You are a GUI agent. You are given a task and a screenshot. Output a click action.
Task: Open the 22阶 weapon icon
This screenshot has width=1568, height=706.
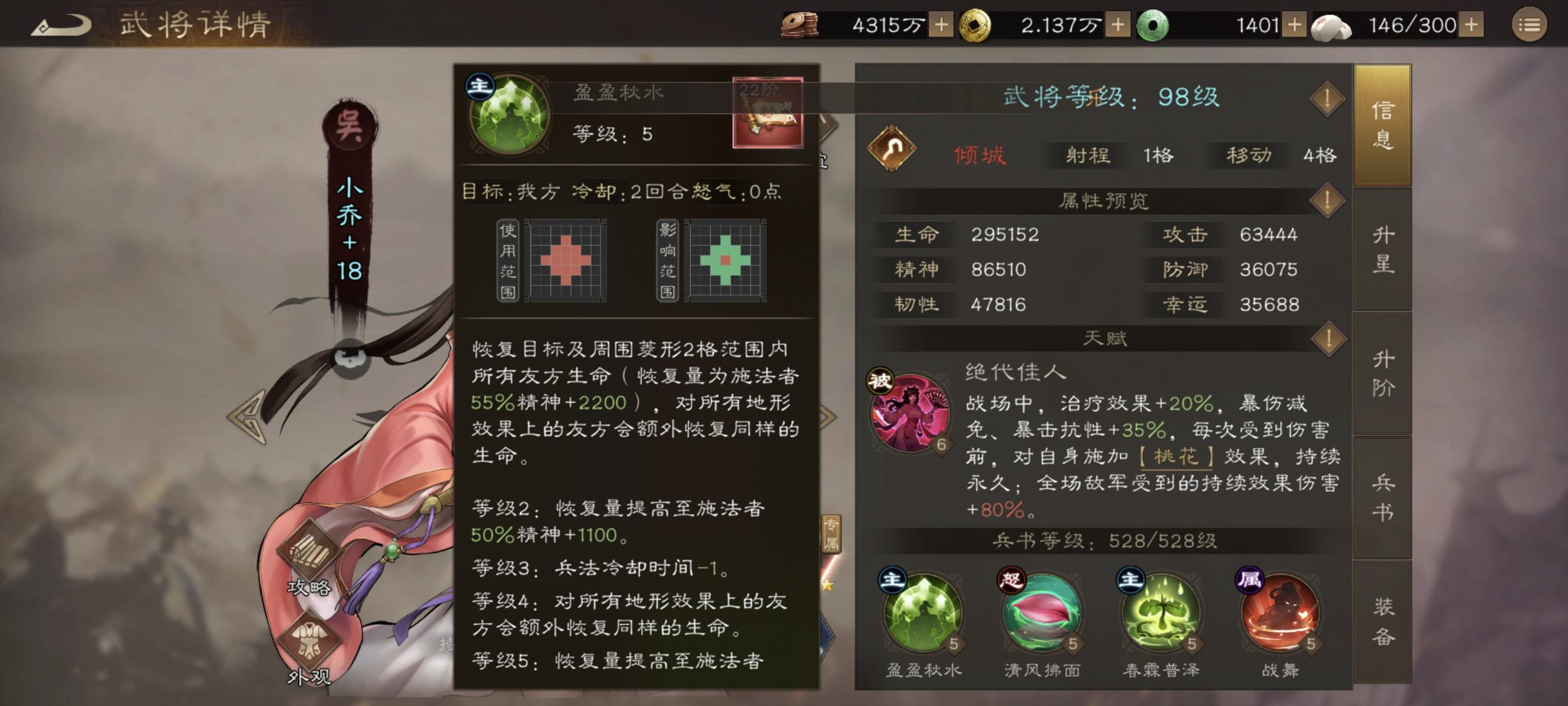pyautogui.click(x=770, y=112)
